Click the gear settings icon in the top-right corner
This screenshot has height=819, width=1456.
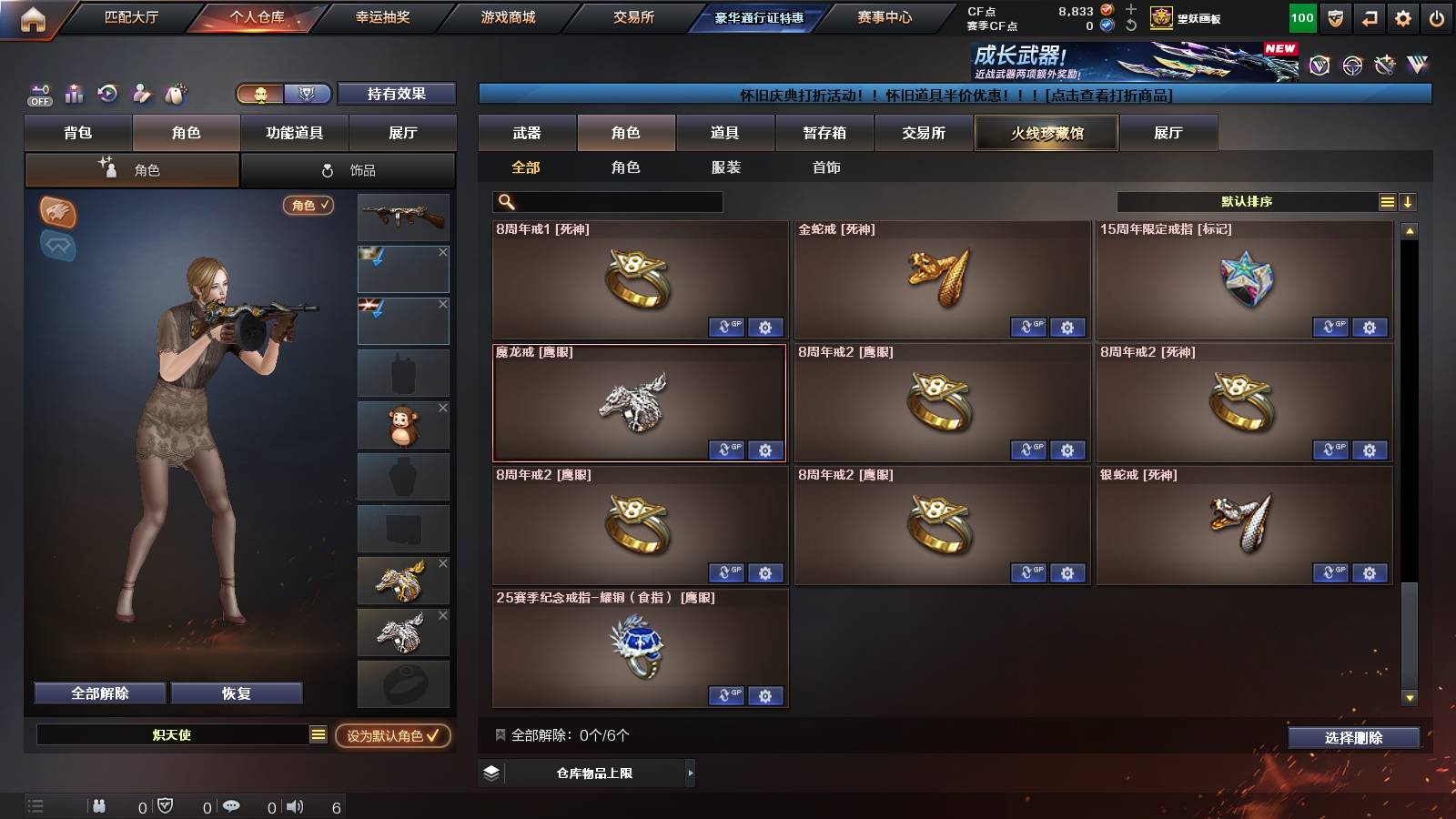pos(1402,17)
